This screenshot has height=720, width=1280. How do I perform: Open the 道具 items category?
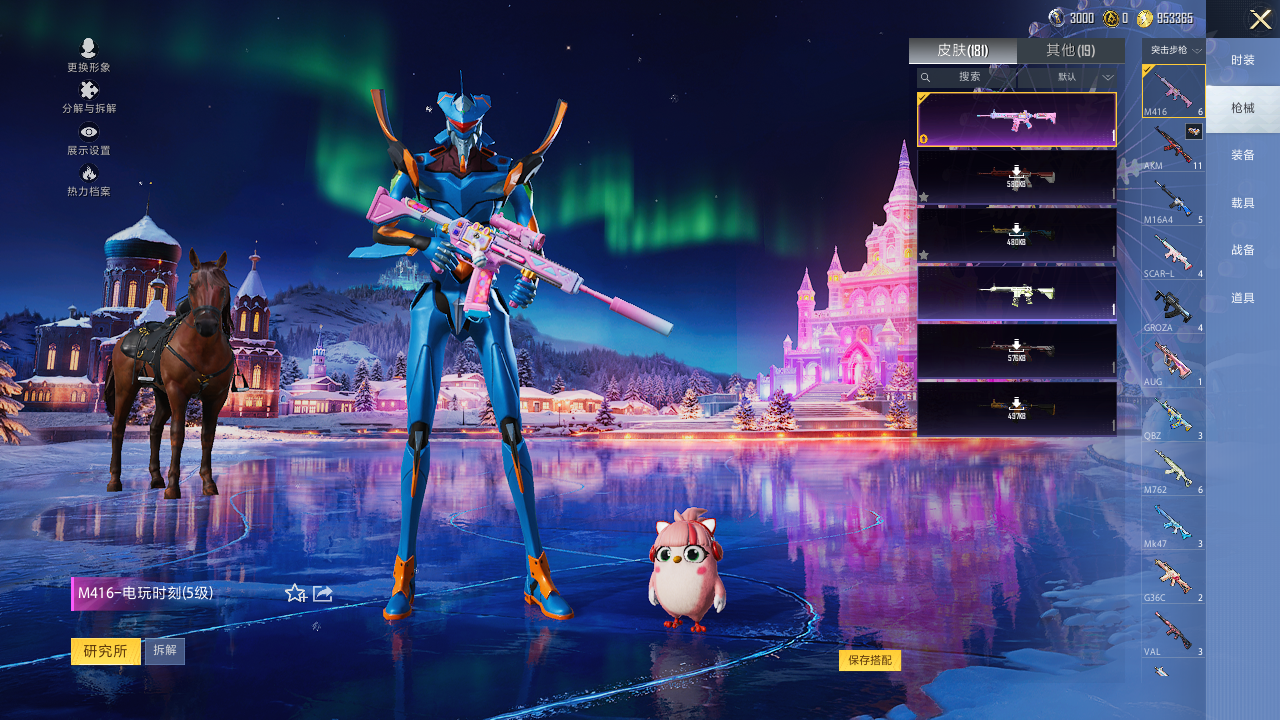click(x=1243, y=298)
